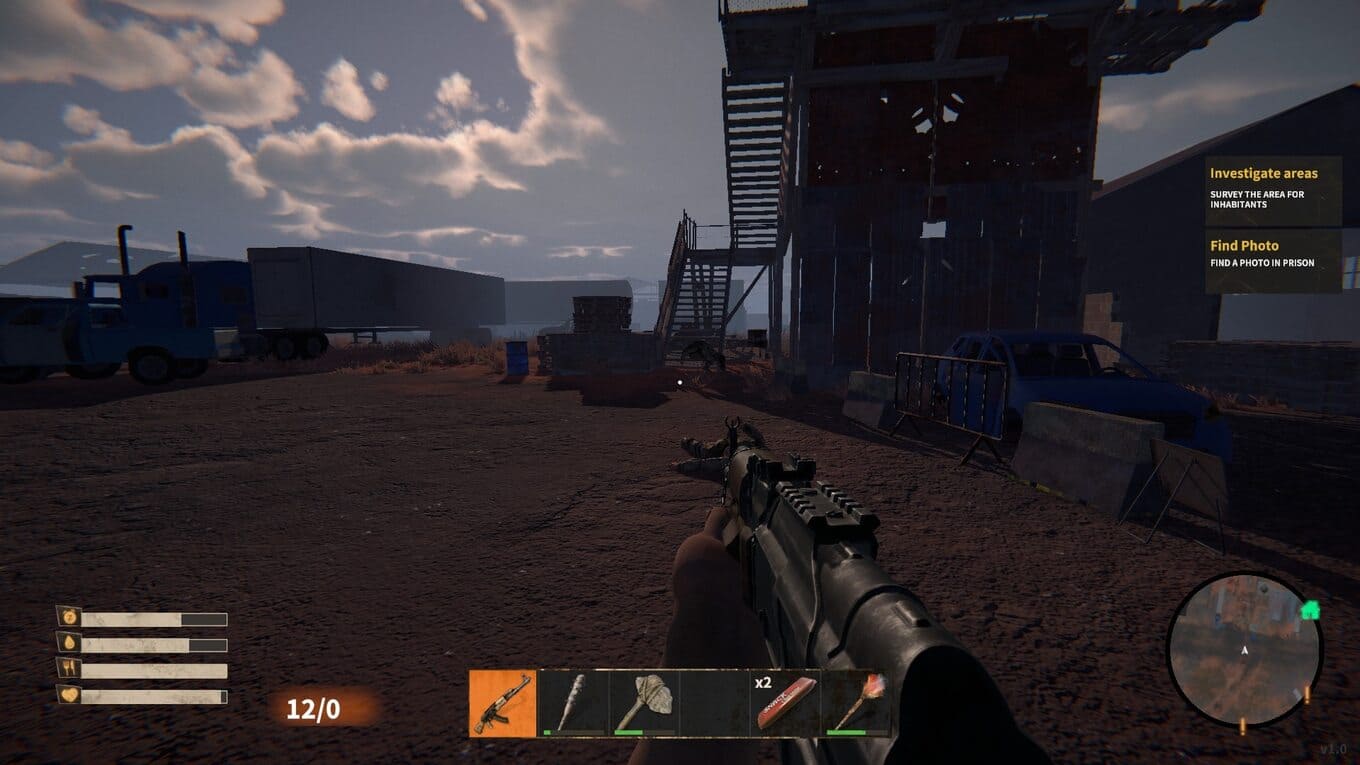Equip the stone axe from the hotbar
Screen dimensions: 1360x765
tap(643, 703)
